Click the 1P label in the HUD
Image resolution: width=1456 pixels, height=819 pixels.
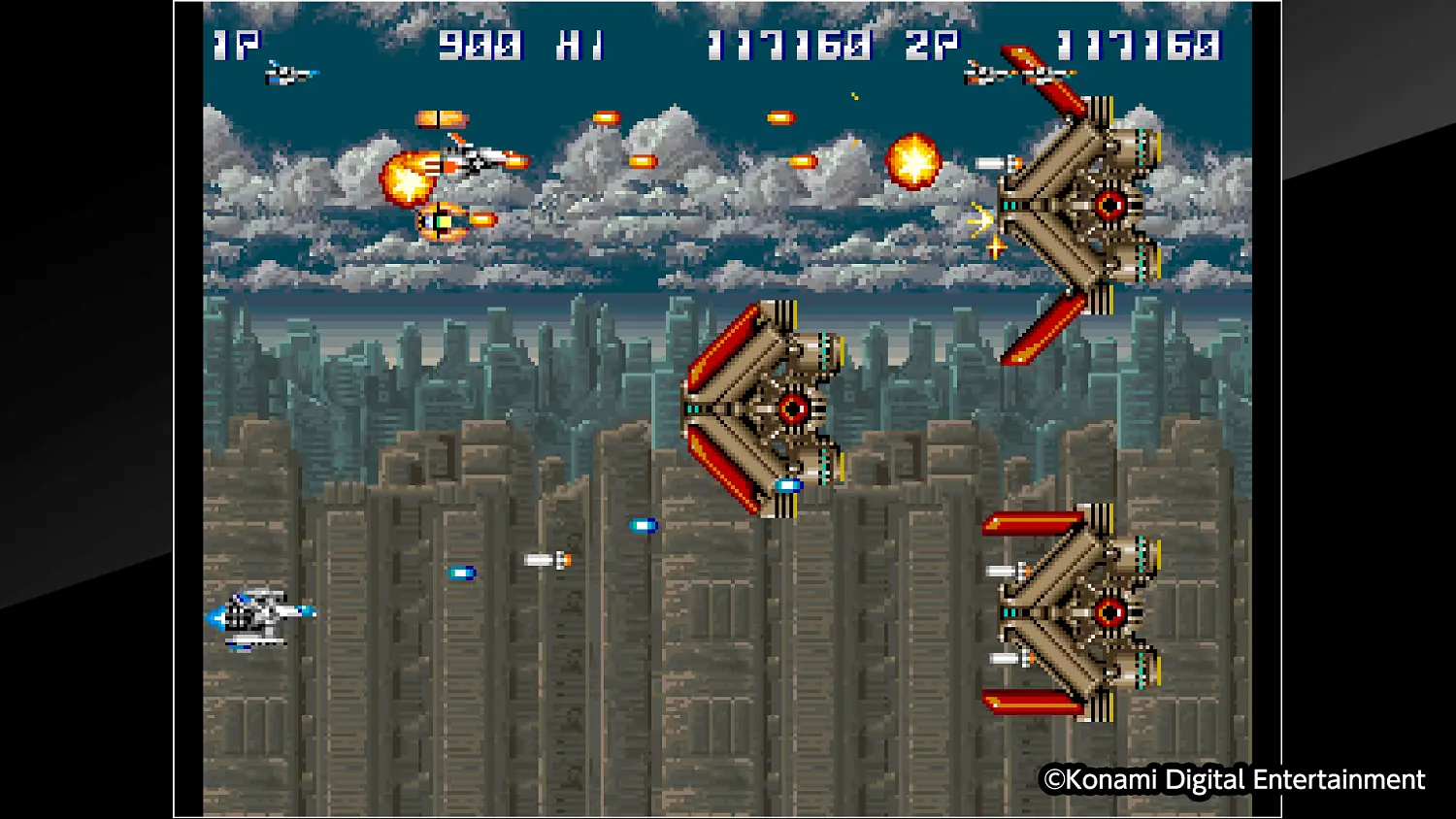coord(238,45)
